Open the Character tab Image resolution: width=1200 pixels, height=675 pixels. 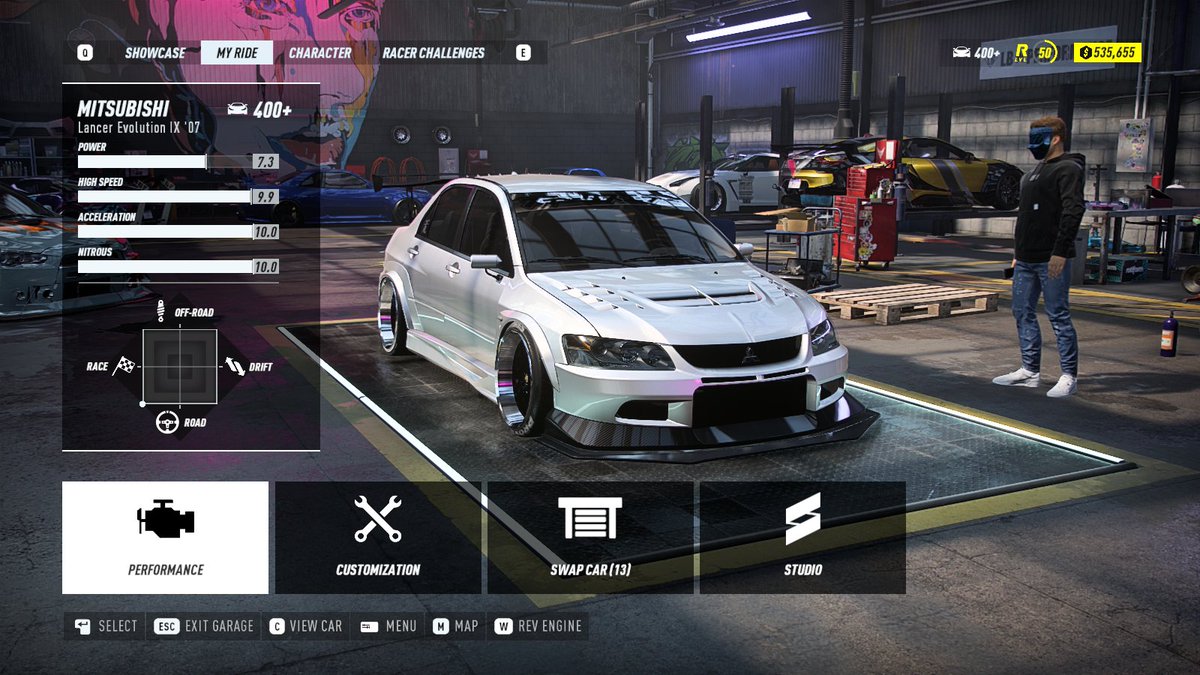320,53
